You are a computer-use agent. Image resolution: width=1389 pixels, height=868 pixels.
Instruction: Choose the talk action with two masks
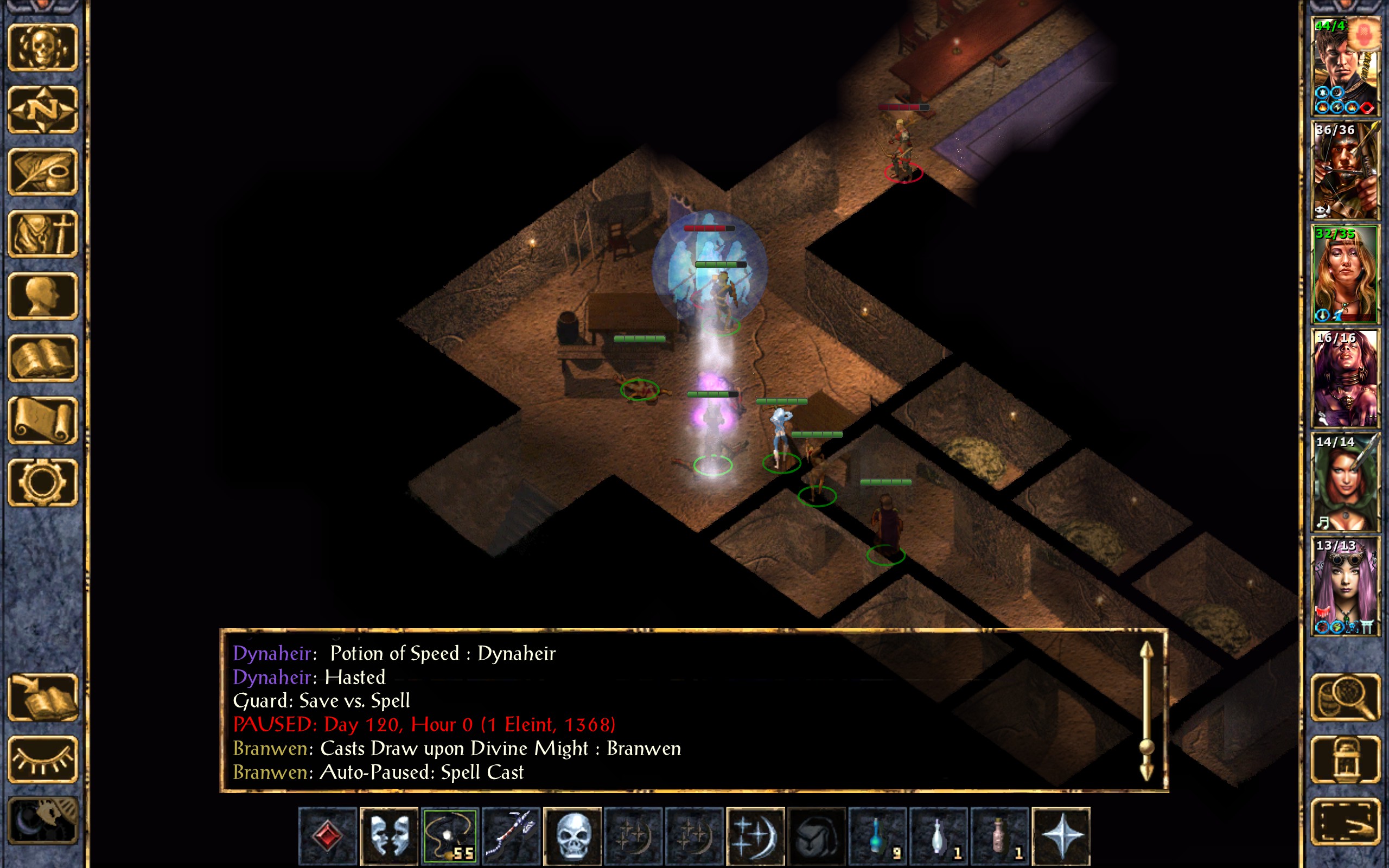(x=388, y=836)
